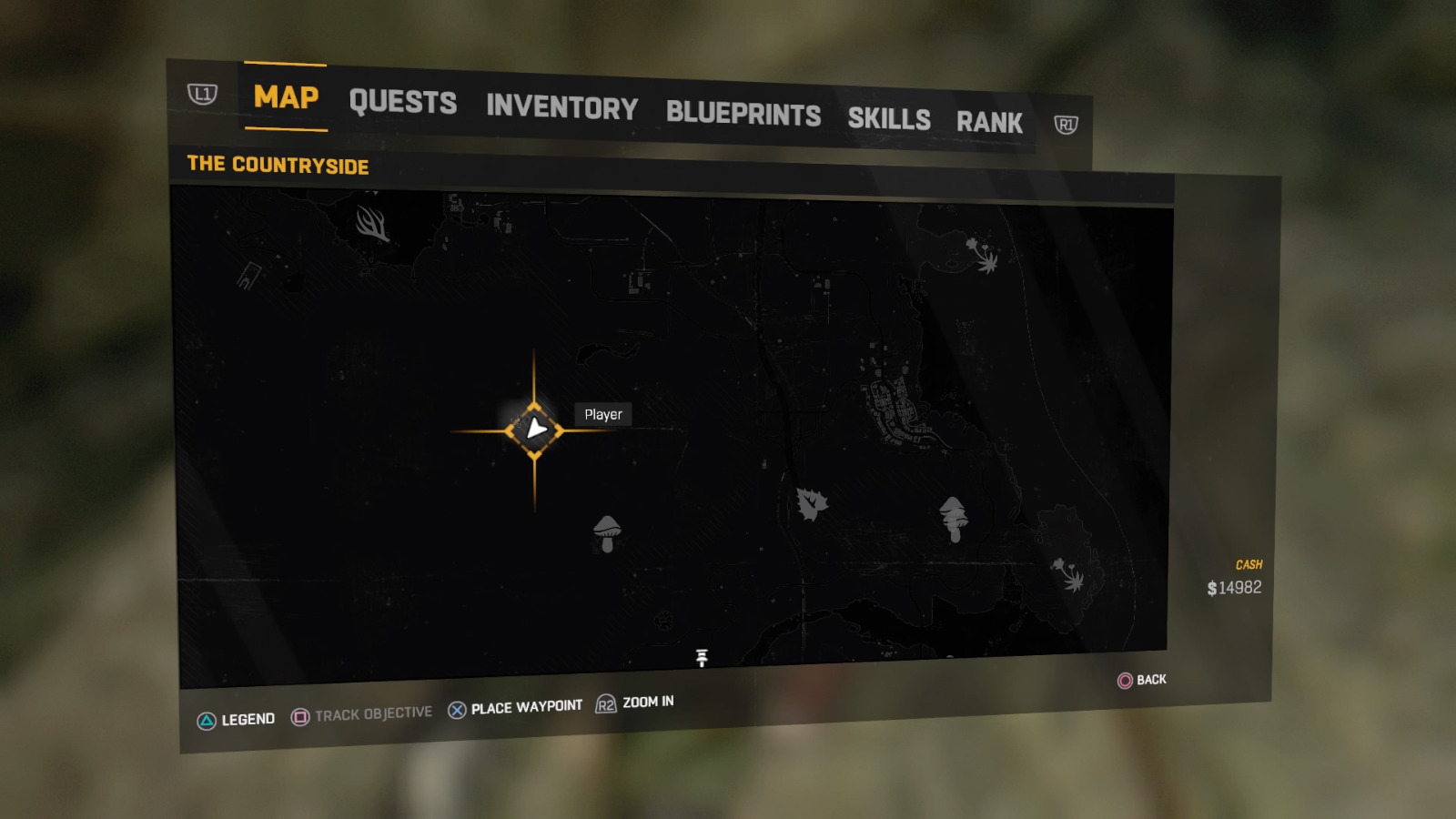
Task: Switch to the QUESTS tab
Action: (404, 103)
